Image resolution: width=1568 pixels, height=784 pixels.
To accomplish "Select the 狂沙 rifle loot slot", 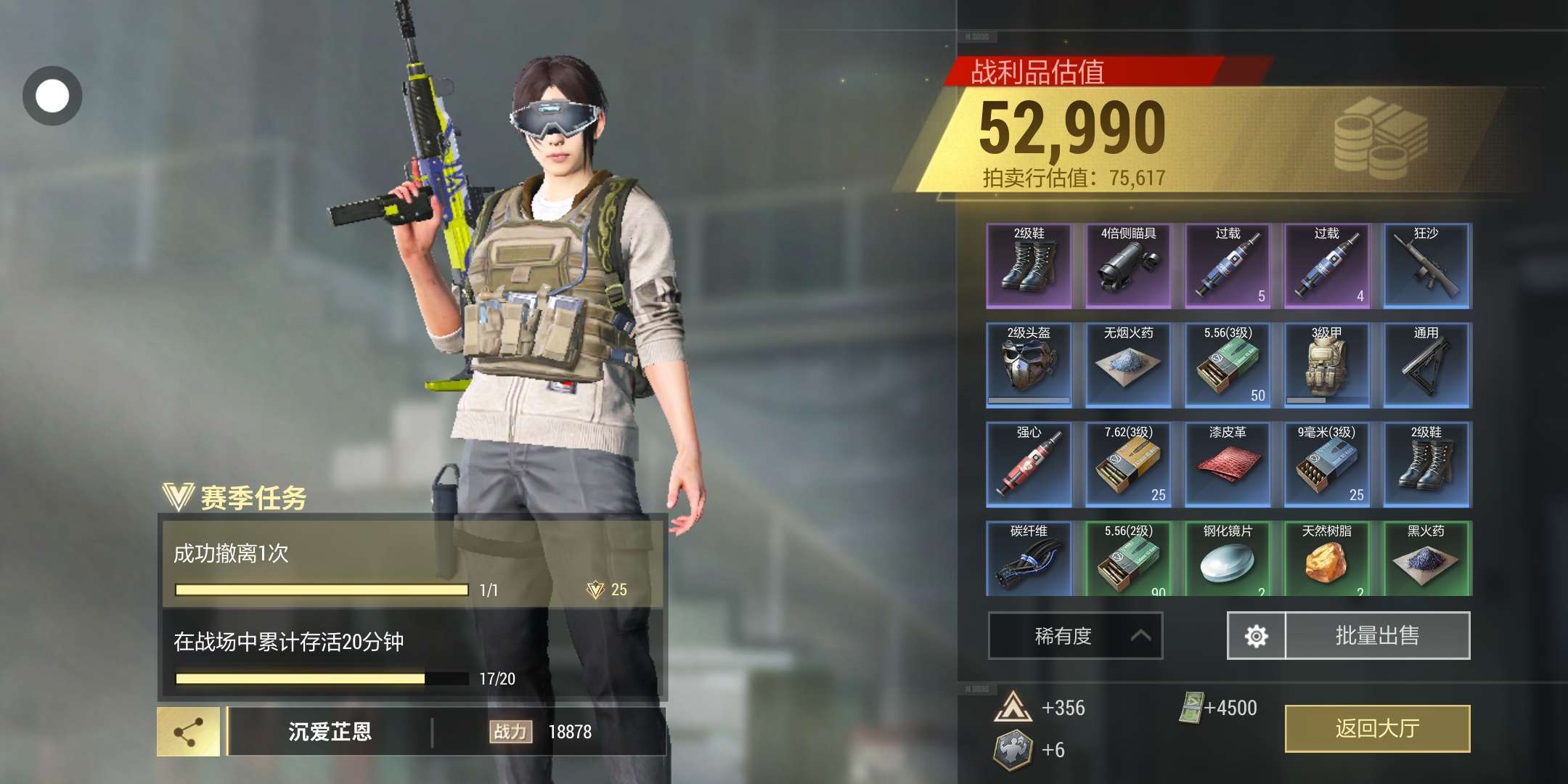I will click(x=1426, y=266).
